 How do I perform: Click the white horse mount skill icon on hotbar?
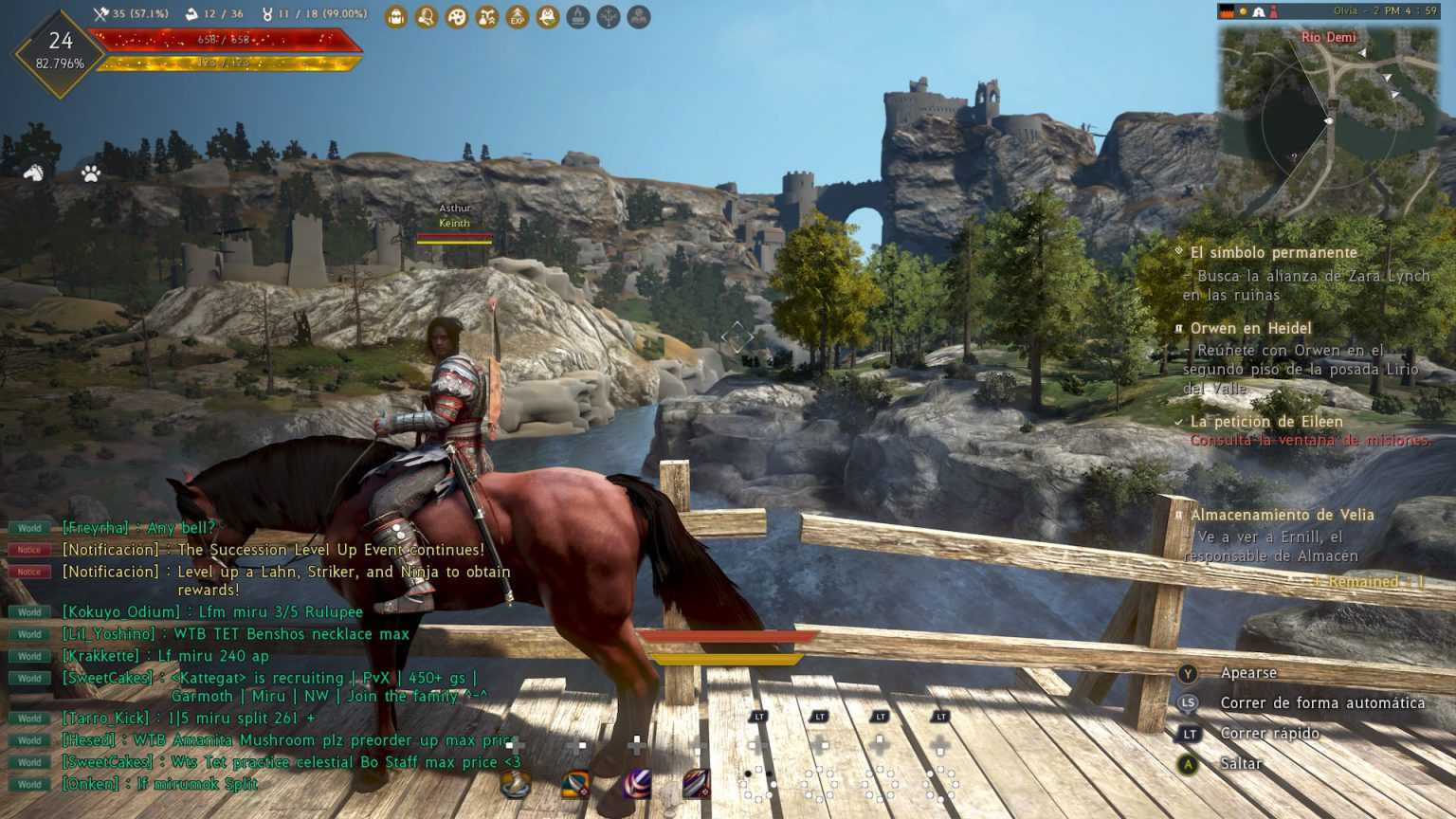click(517, 783)
